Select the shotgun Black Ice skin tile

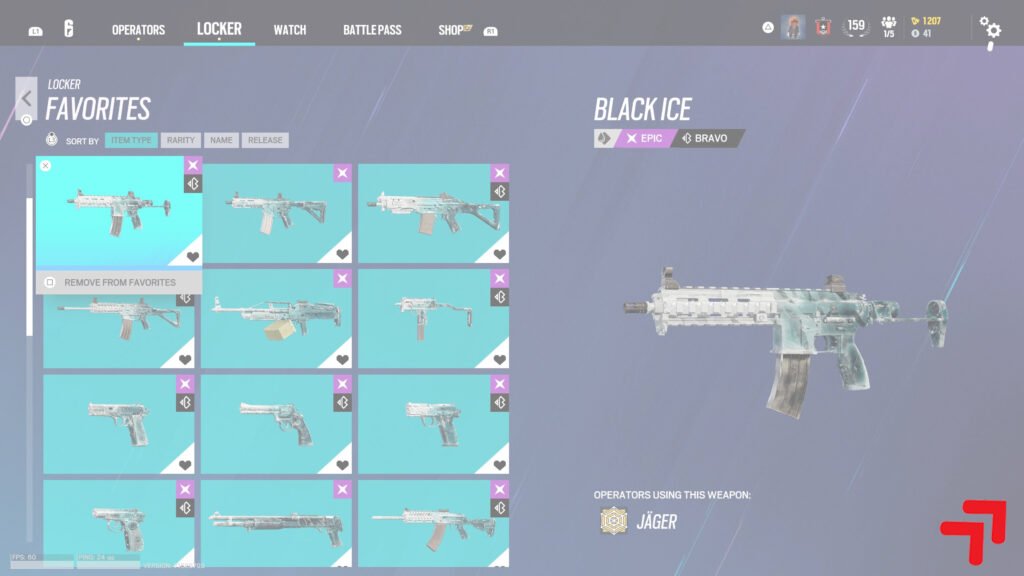tap(276, 523)
